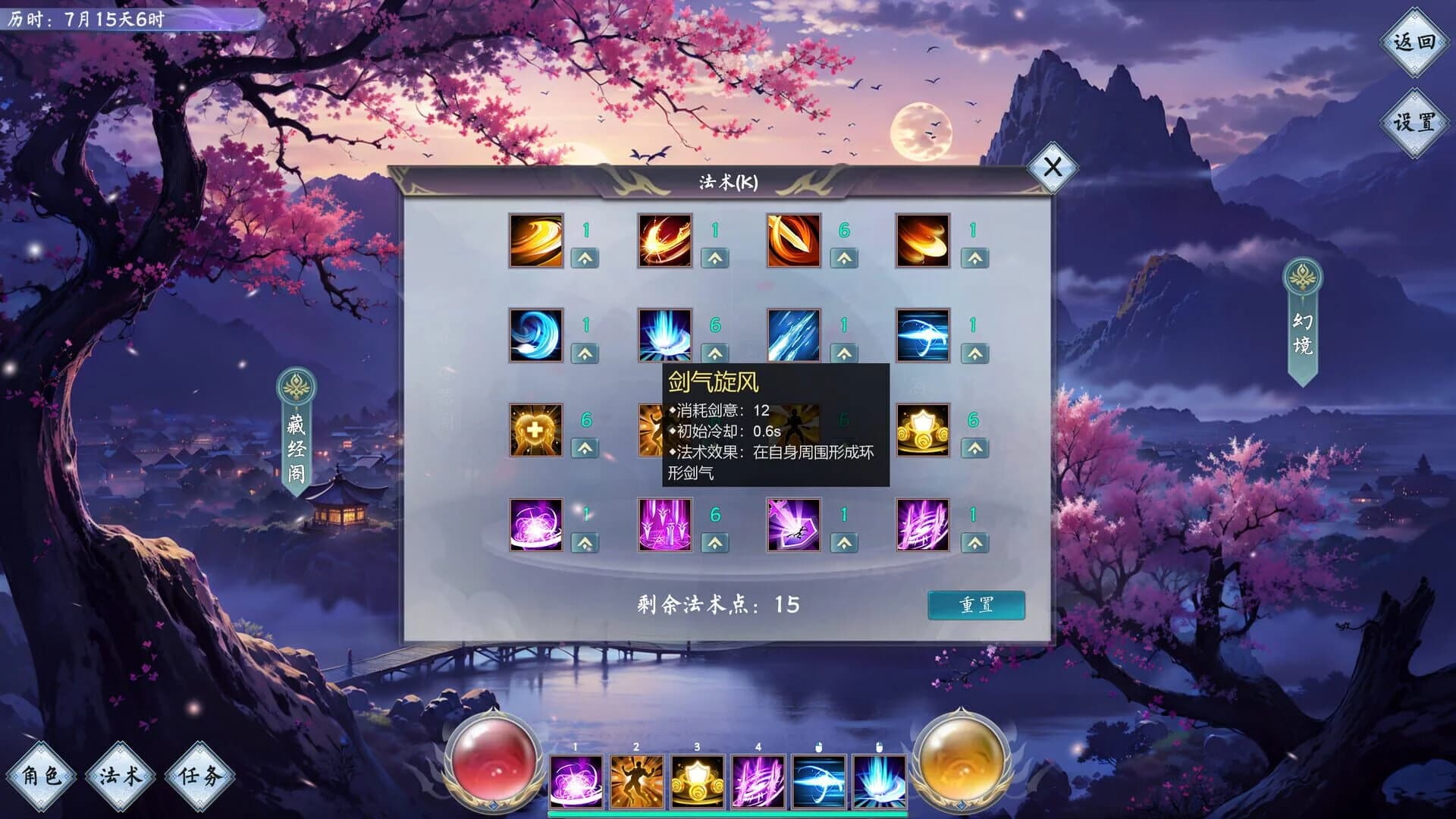Image resolution: width=1456 pixels, height=819 pixels.
Task: Select the purple energy orb skill in bottom row
Action: pyautogui.click(x=535, y=526)
